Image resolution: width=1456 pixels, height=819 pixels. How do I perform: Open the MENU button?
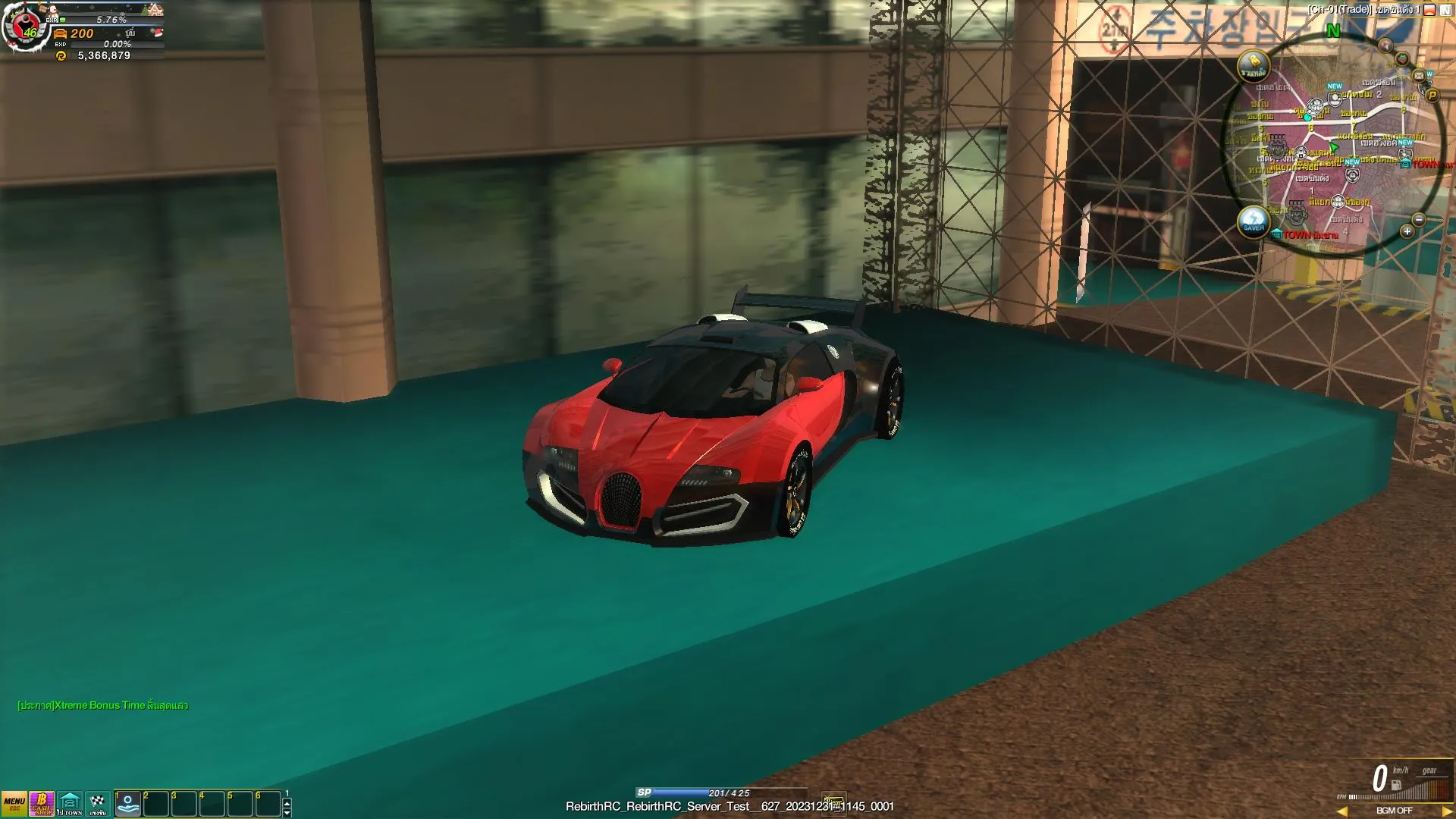point(14,804)
